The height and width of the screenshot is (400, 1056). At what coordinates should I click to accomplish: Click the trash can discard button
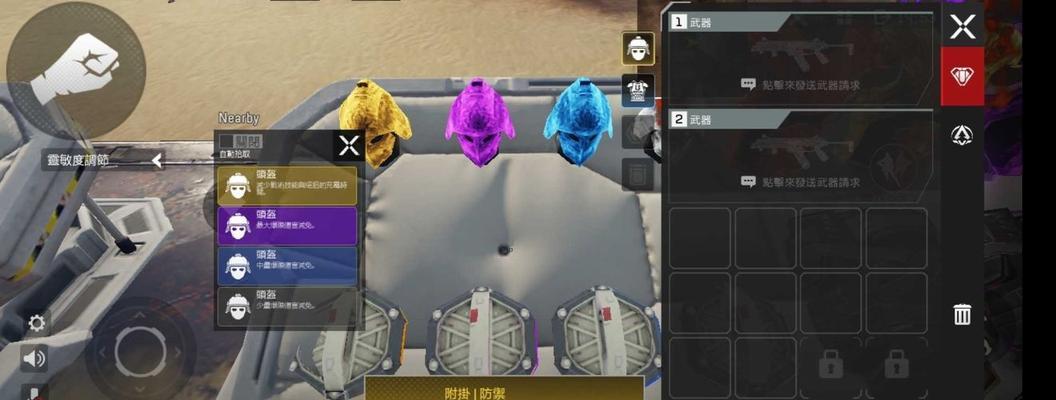(x=962, y=315)
